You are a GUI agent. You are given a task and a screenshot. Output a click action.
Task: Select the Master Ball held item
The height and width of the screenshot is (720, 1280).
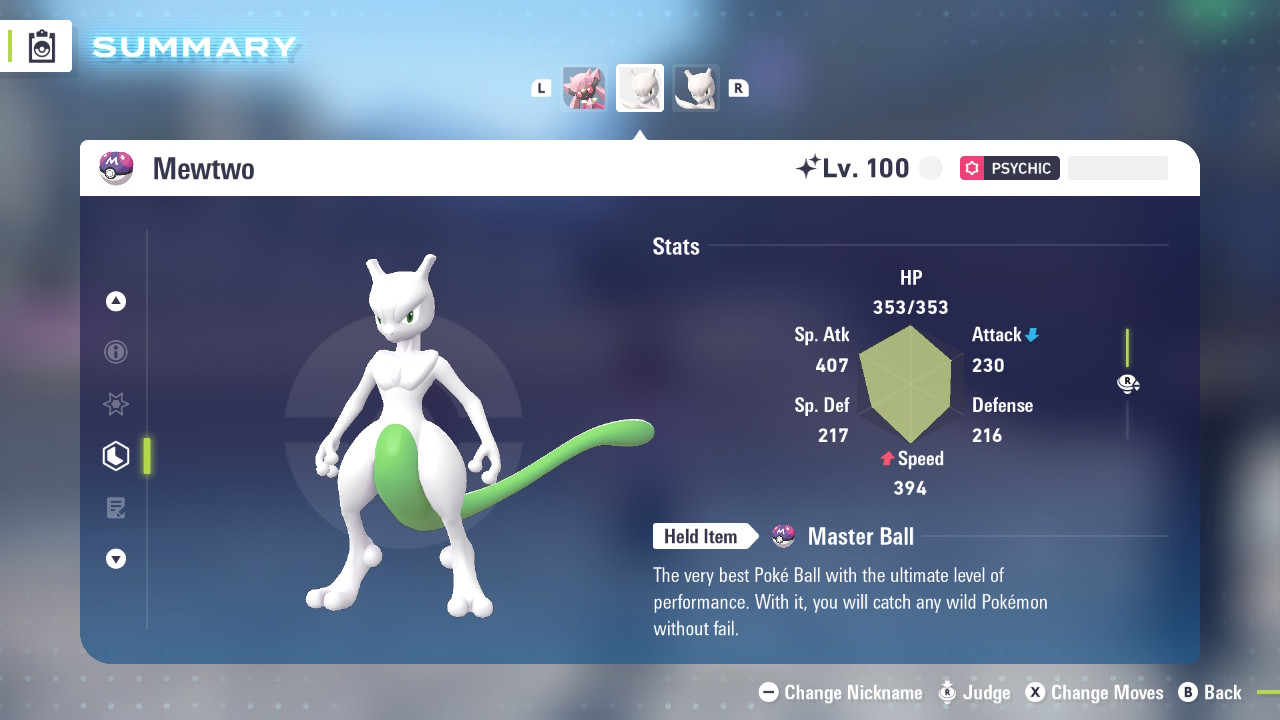point(859,537)
